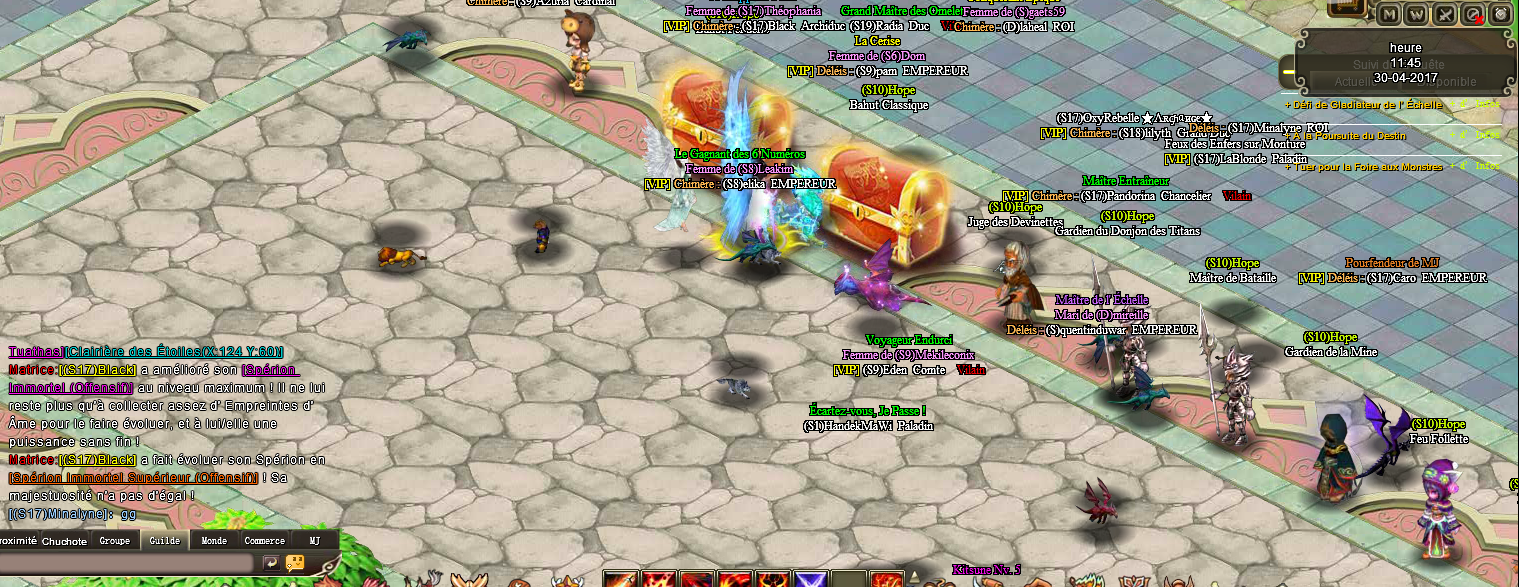1519x587 pixels.
Task: Open the M button in top bar
Action: click(1389, 14)
